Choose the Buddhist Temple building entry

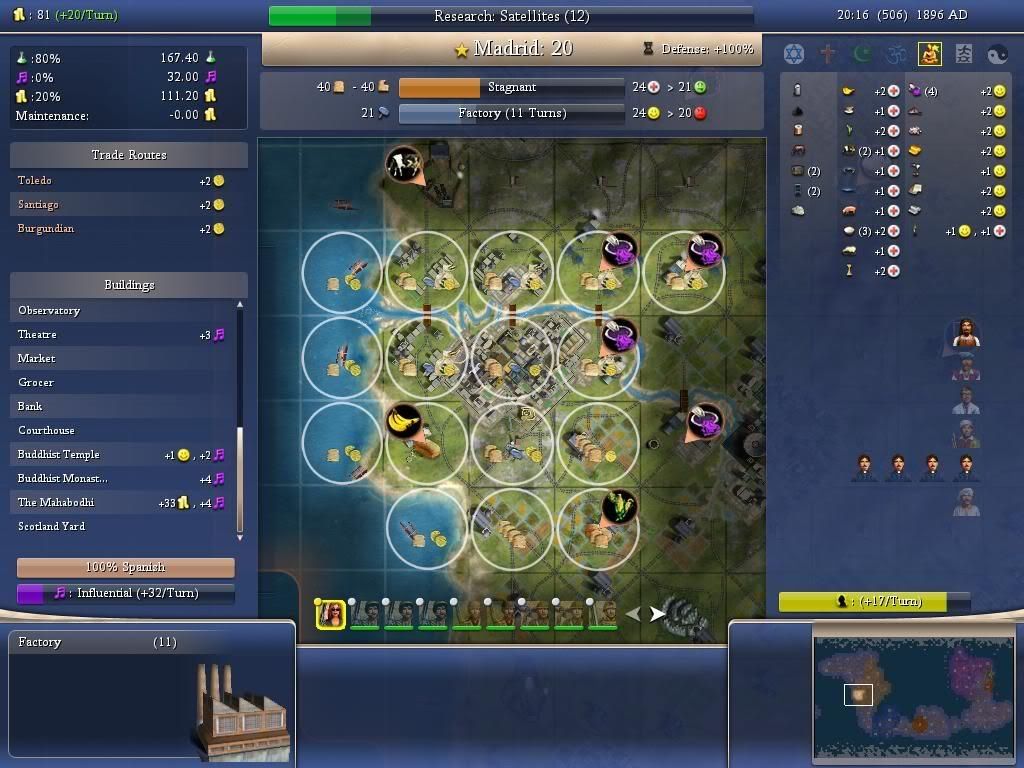tap(59, 454)
